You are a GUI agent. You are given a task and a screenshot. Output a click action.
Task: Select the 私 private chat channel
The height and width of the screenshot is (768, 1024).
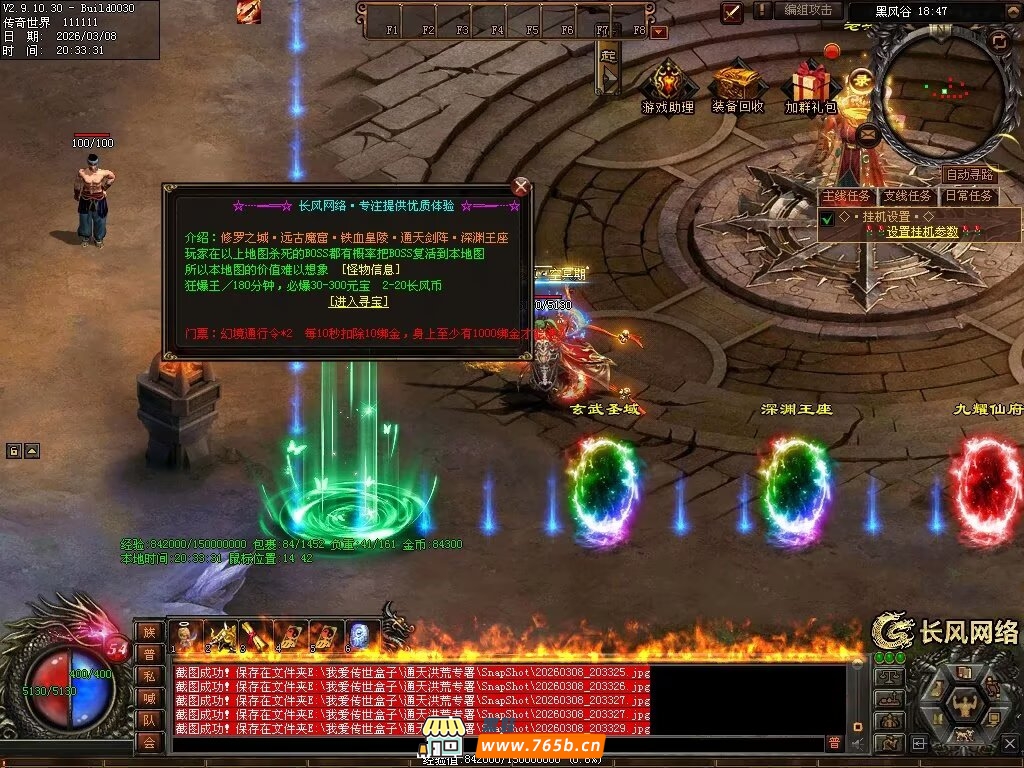tap(149, 676)
